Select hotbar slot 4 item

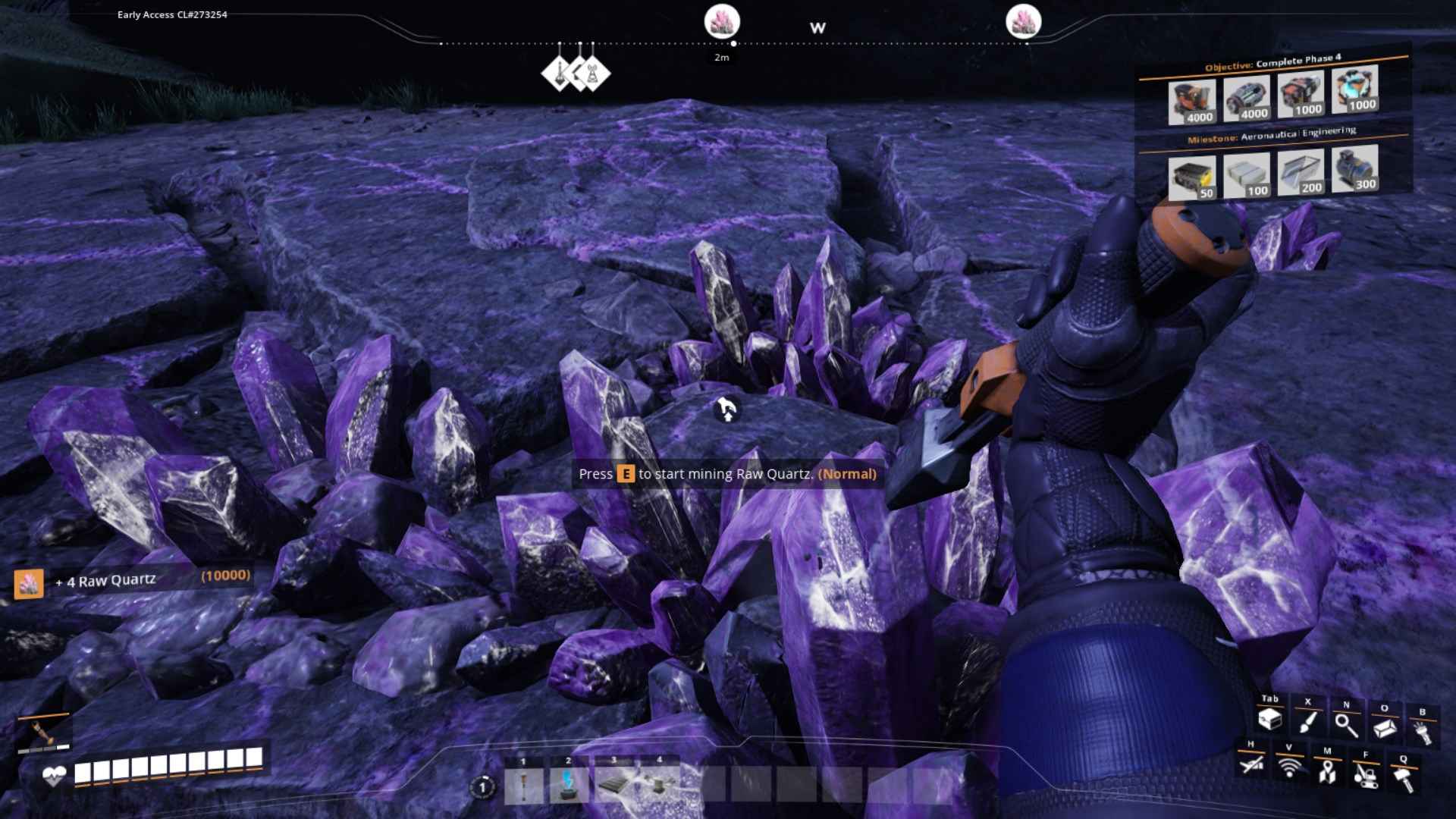pyautogui.click(x=660, y=786)
